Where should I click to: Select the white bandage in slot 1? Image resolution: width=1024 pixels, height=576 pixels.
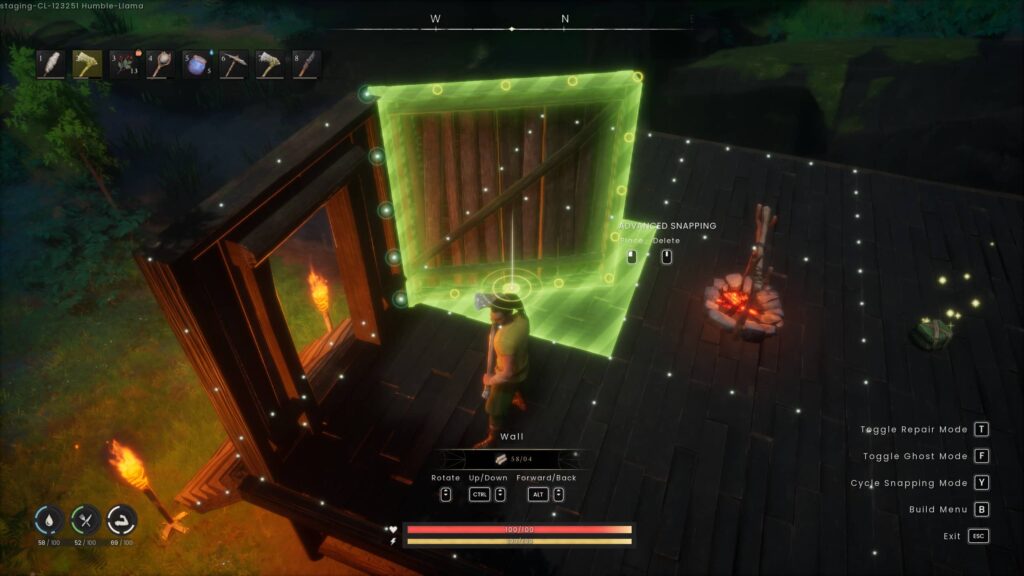coord(51,64)
